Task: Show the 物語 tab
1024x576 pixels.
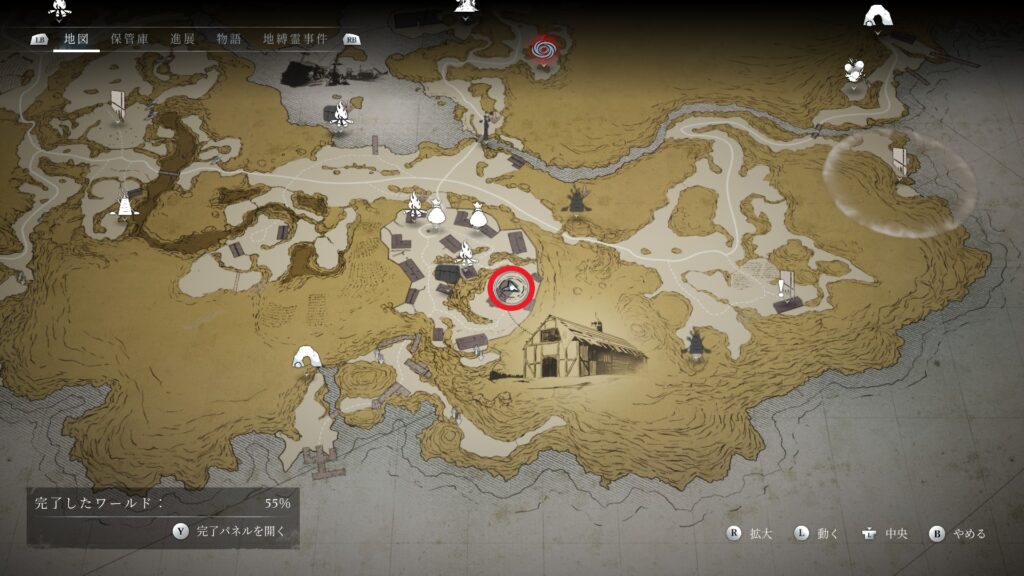Action: tap(229, 39)
